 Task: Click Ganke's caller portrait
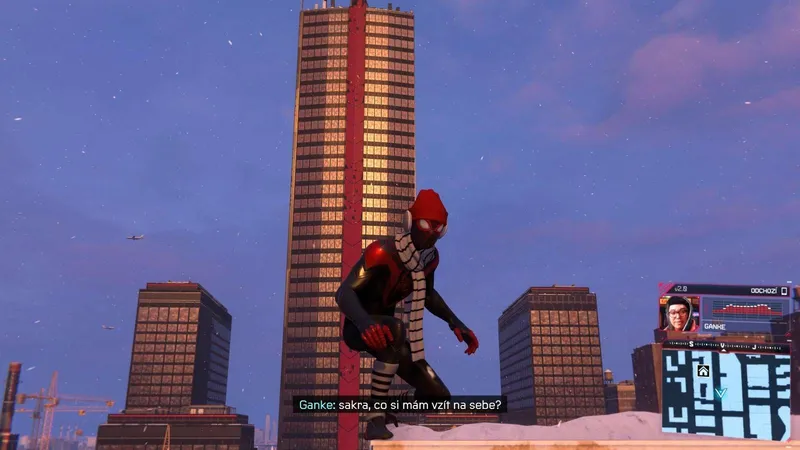pyautogui.click(x=679, y=313)
